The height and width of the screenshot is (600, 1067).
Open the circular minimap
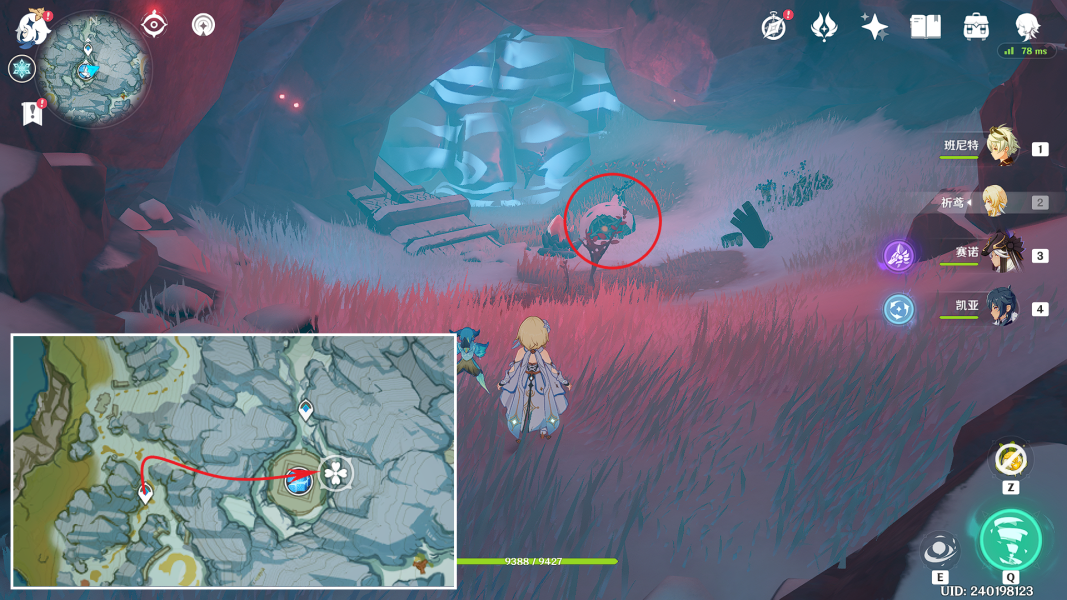[97, 69]
